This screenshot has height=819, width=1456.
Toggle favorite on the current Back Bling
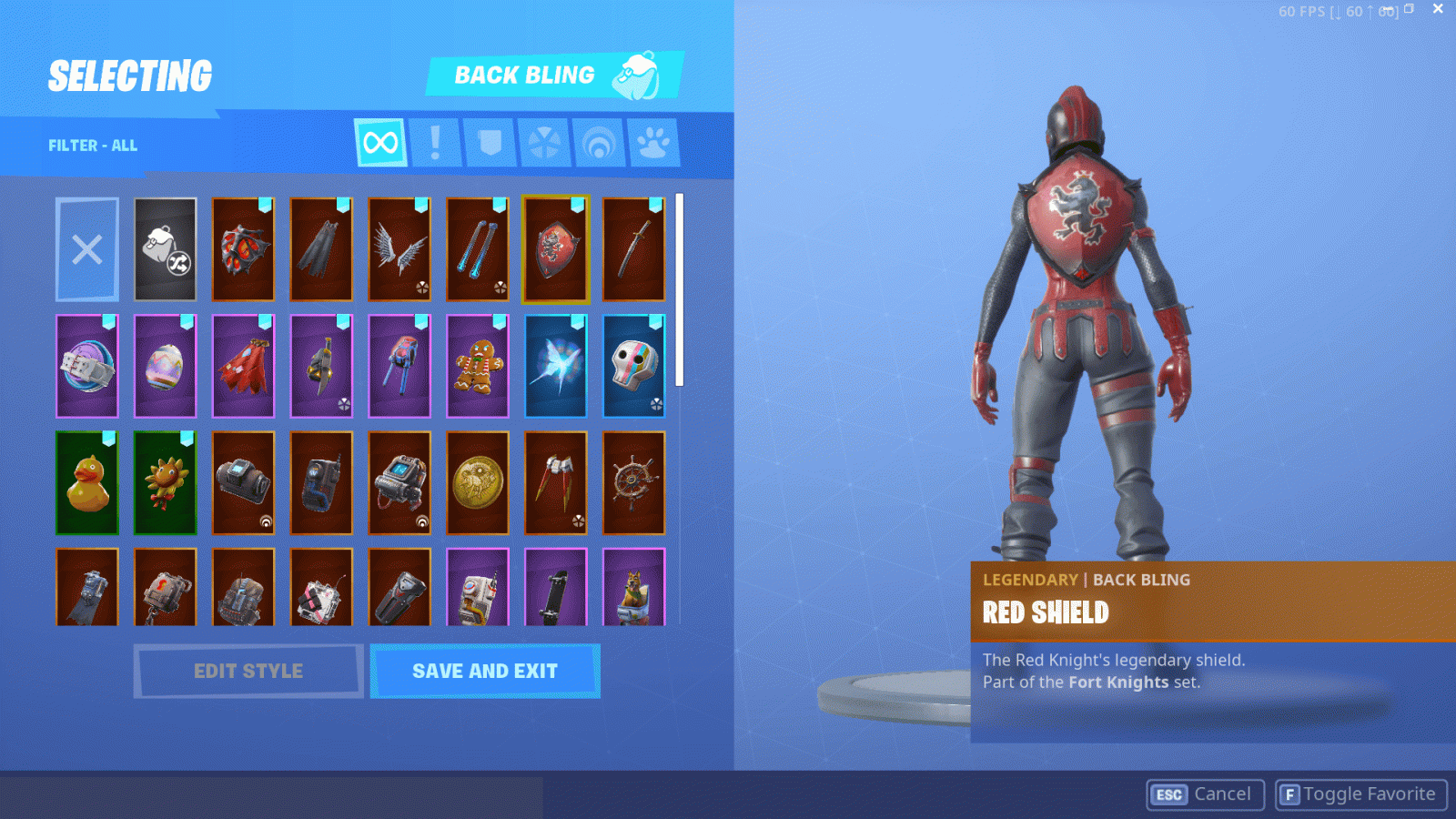pyautogui.click(x=1360, y=794)
